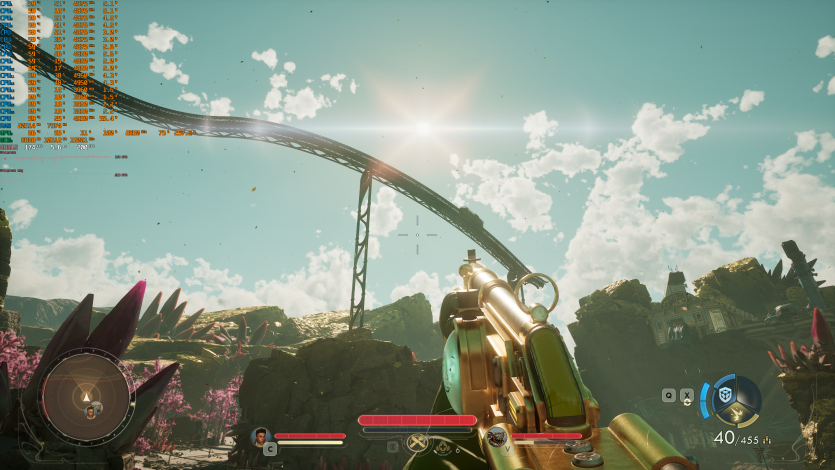Screen dimensions: 835x470
Task: Activate the crossed-tools ability icon
Action: [418, 443]
